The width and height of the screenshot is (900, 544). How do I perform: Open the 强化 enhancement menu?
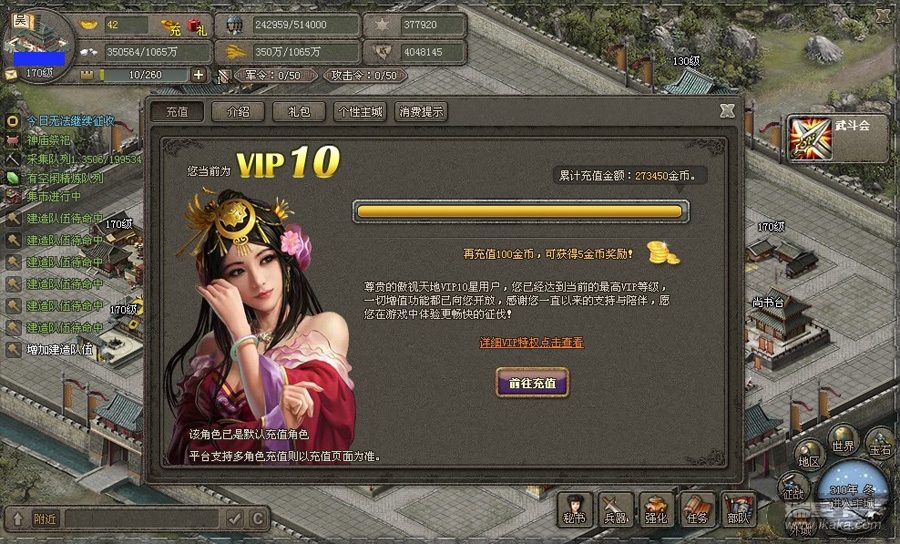656,509
